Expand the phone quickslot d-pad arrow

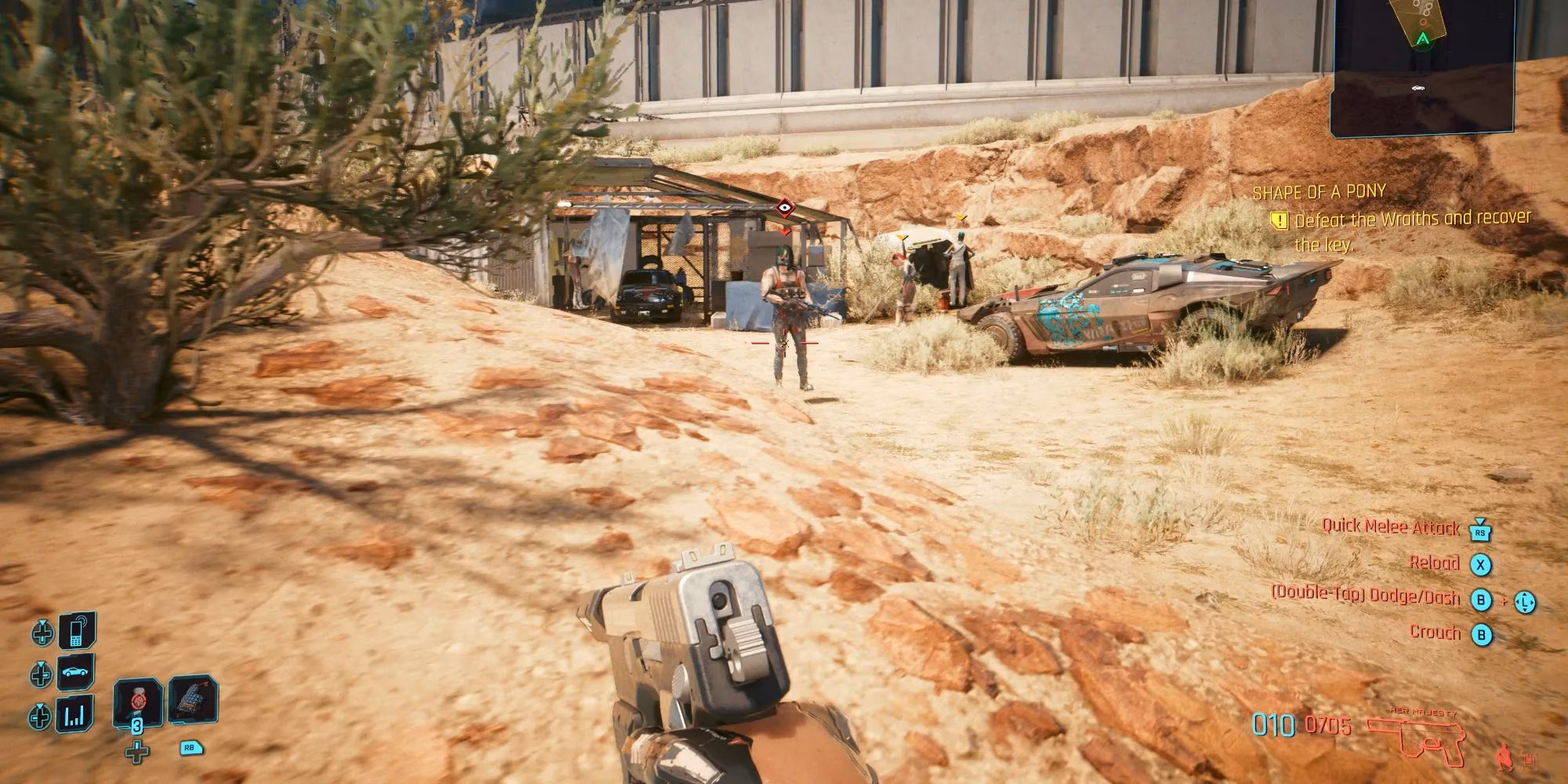pos(42,632)
